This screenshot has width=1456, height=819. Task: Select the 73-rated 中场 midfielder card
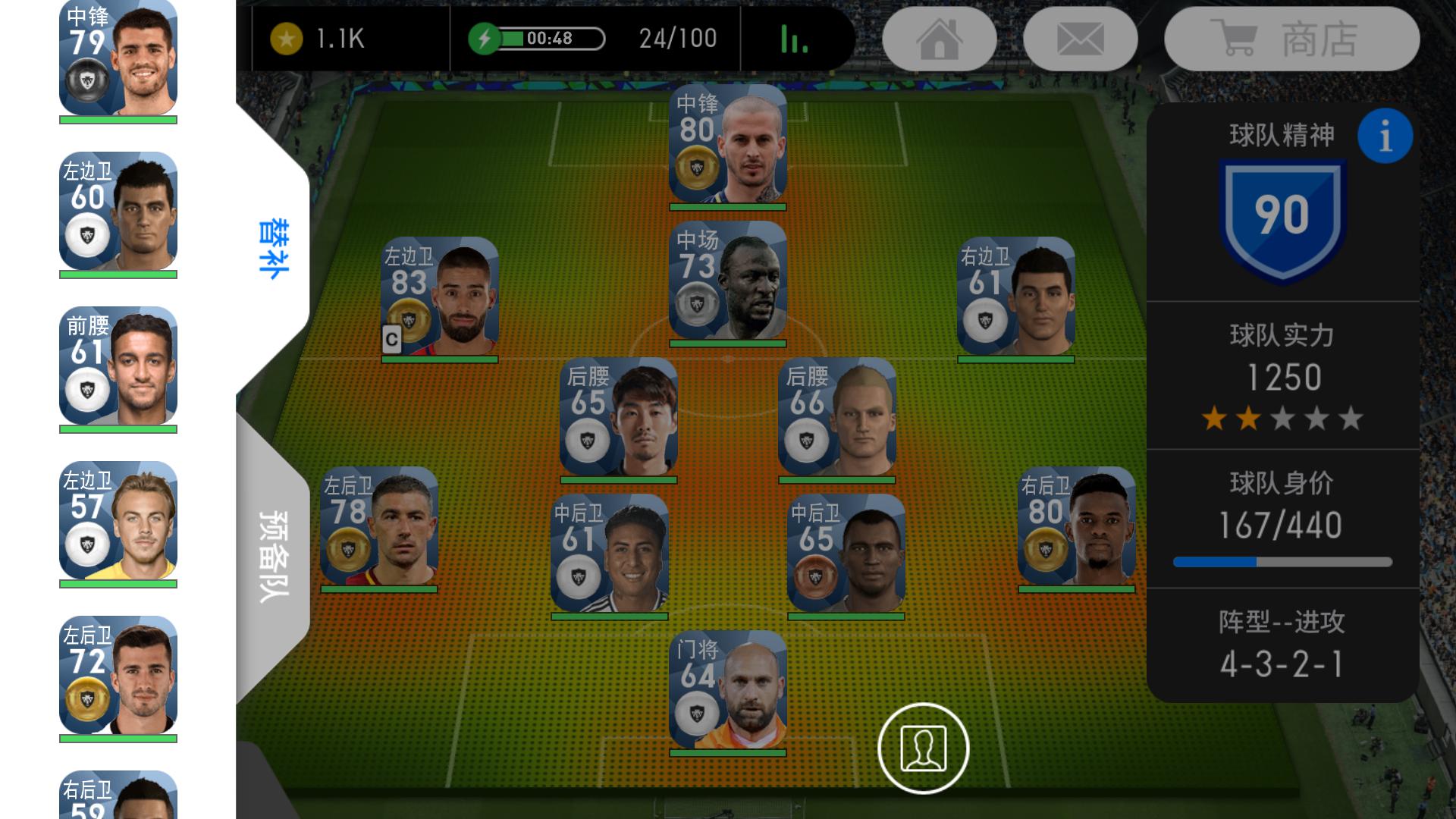tap(727, 281)
